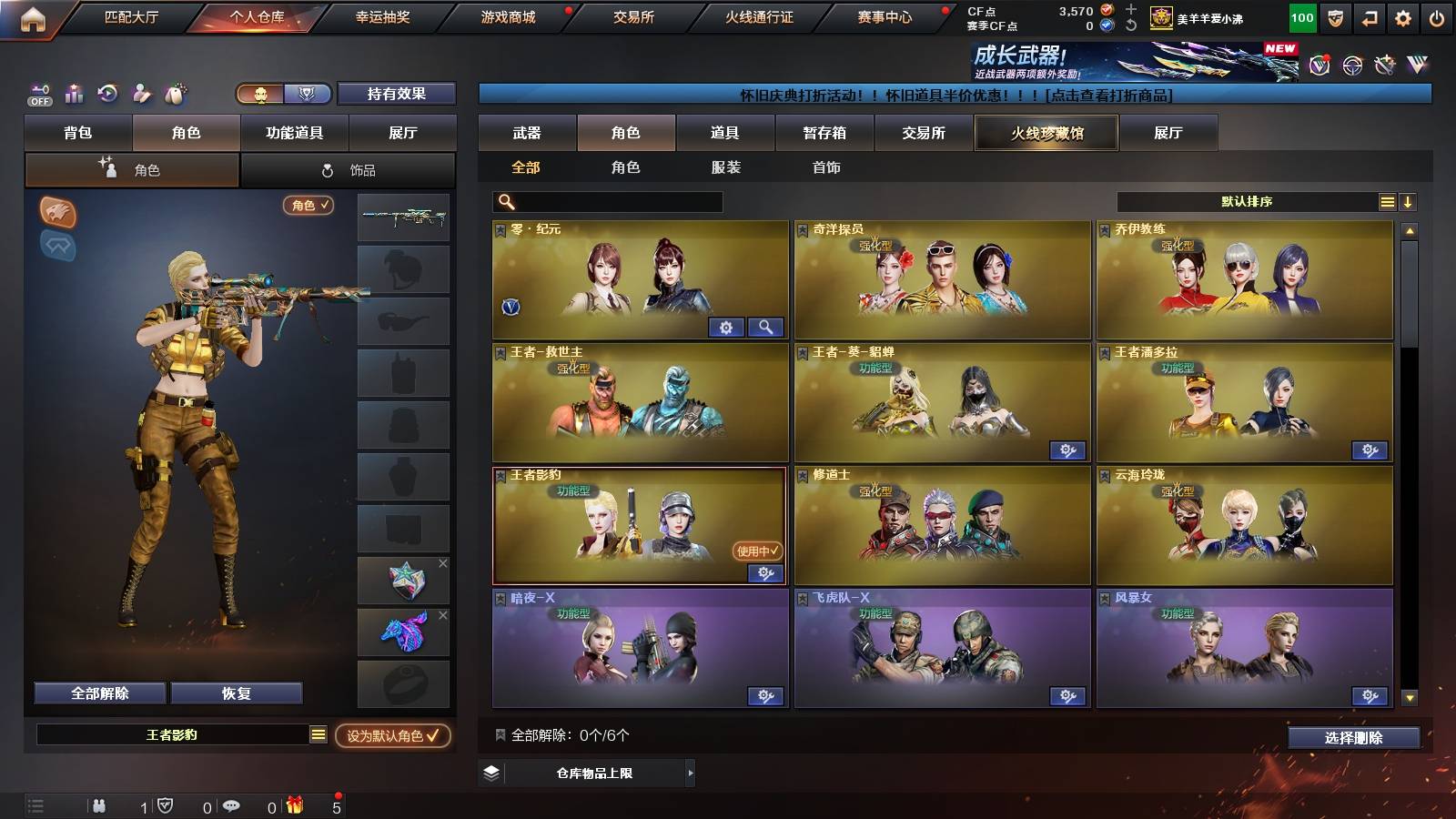Select the replay/refresh icon in the sidebar toolbar
This screenshot has width=1456, height=819.
[107, 94]
